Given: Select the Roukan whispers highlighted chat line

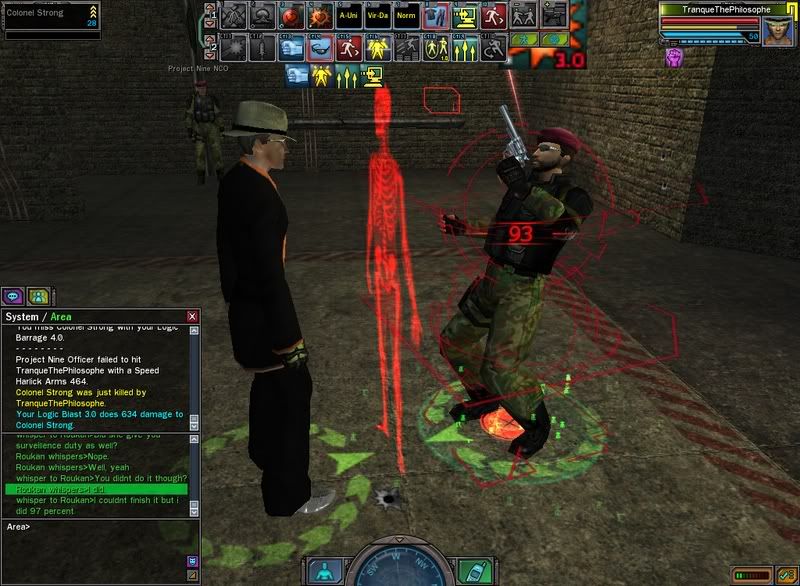Looking at the screenshot, I should click(x=97, y=489).
